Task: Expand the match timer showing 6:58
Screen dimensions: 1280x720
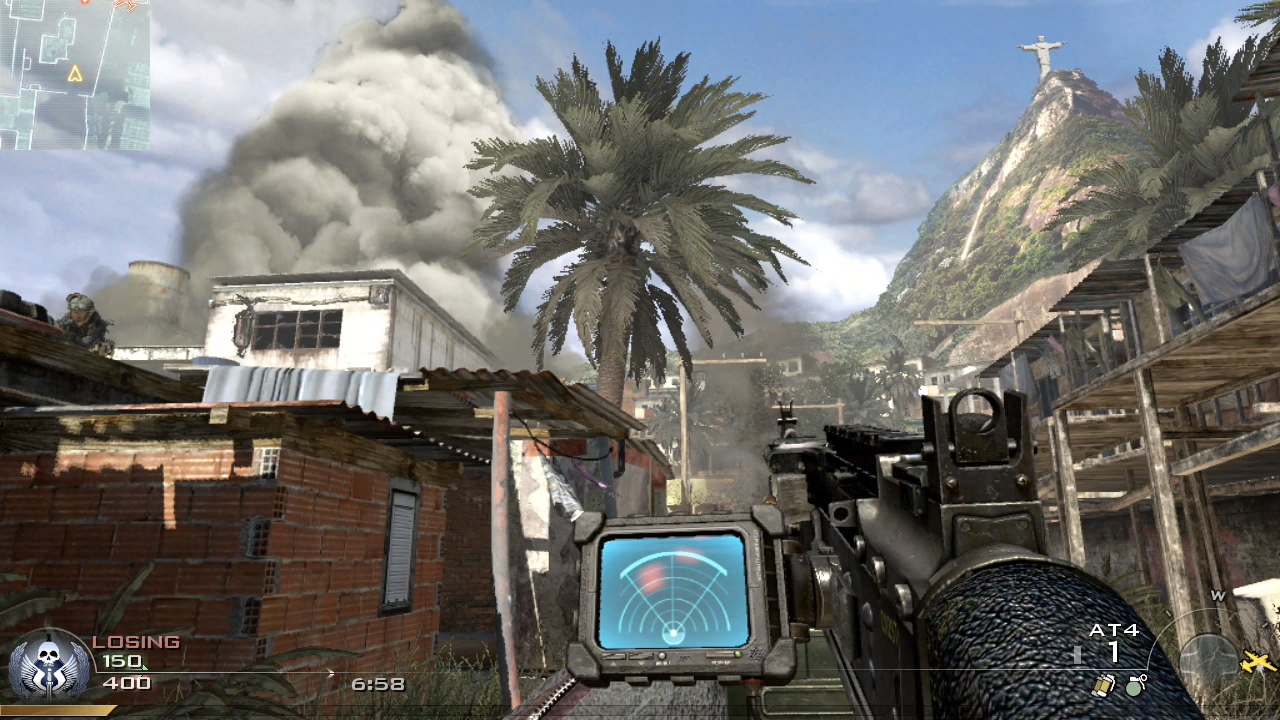Action: (380, 683)
